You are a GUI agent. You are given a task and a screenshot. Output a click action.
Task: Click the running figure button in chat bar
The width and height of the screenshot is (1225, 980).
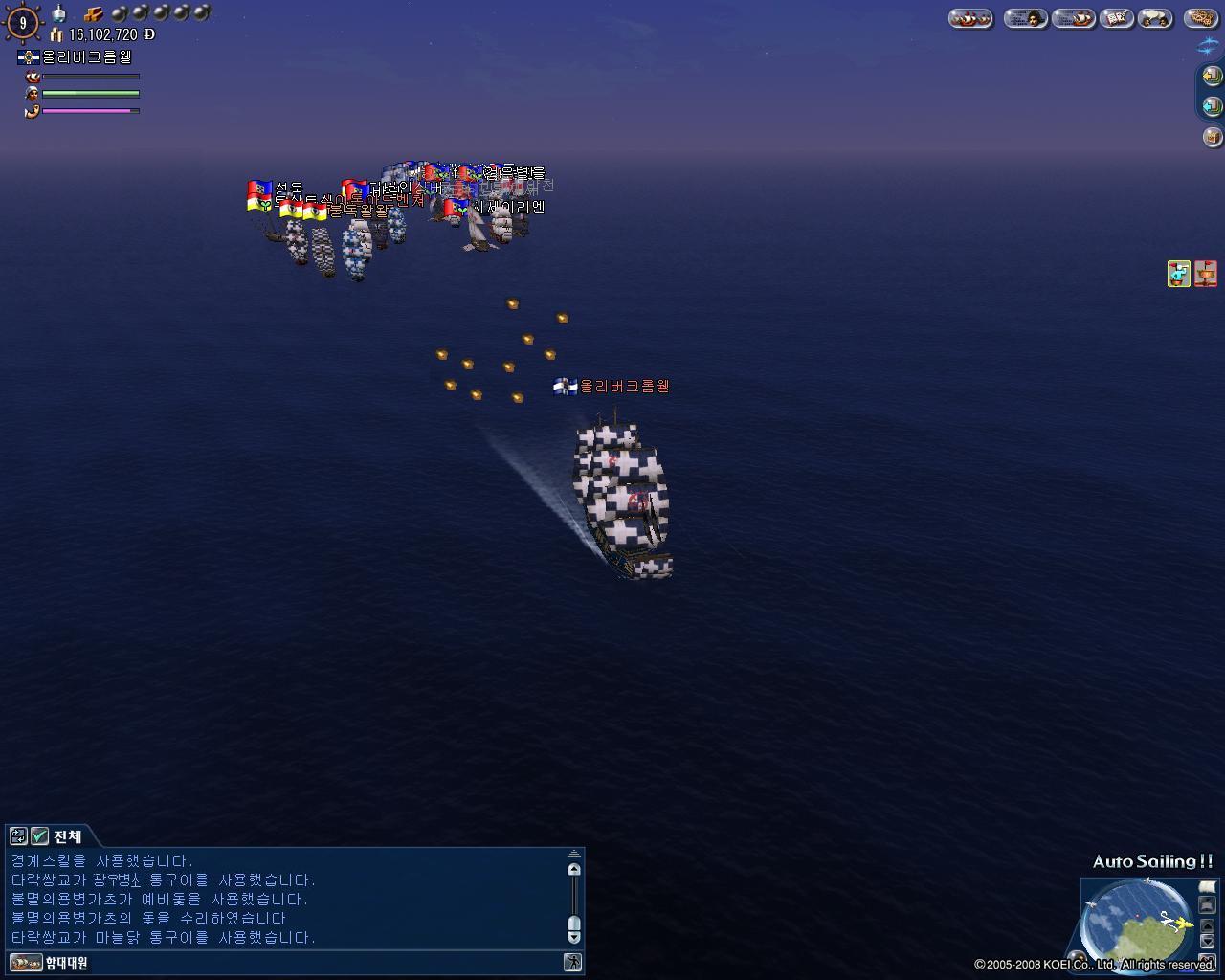[x=572, y=963]
